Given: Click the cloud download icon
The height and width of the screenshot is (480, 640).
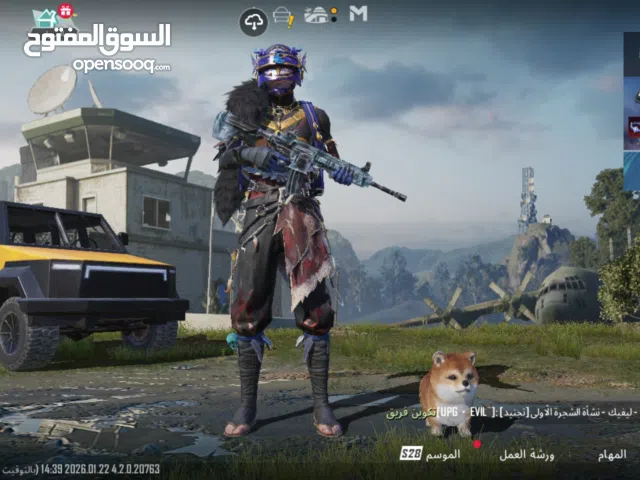Looking at the screenshot, I should [253, 21].
